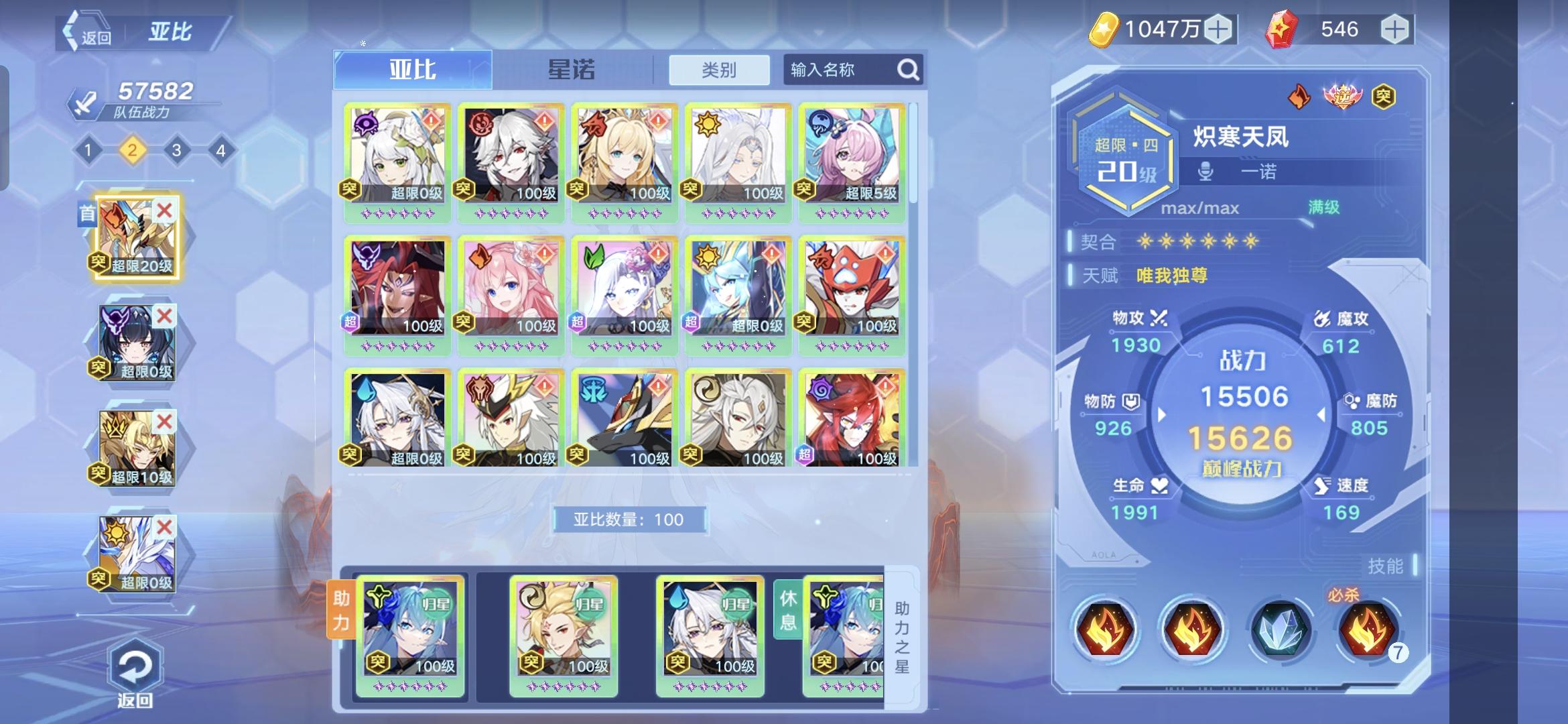Activate the 必杀 ultimate skill icon
The image size is (1568, 724).
[1368, 631]
